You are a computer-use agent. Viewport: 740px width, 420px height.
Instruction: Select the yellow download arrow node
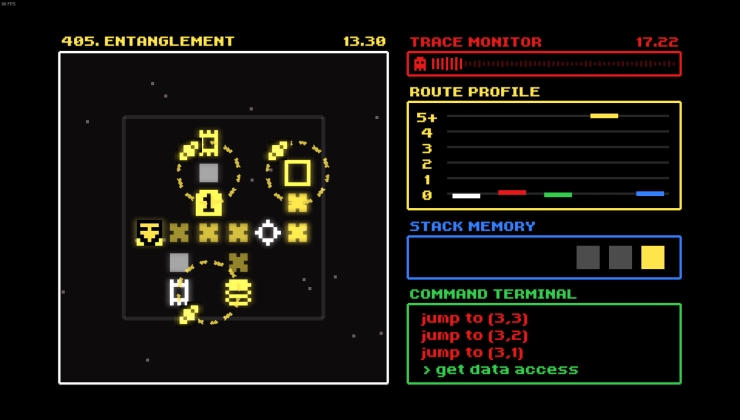click(x=149, y=233)
